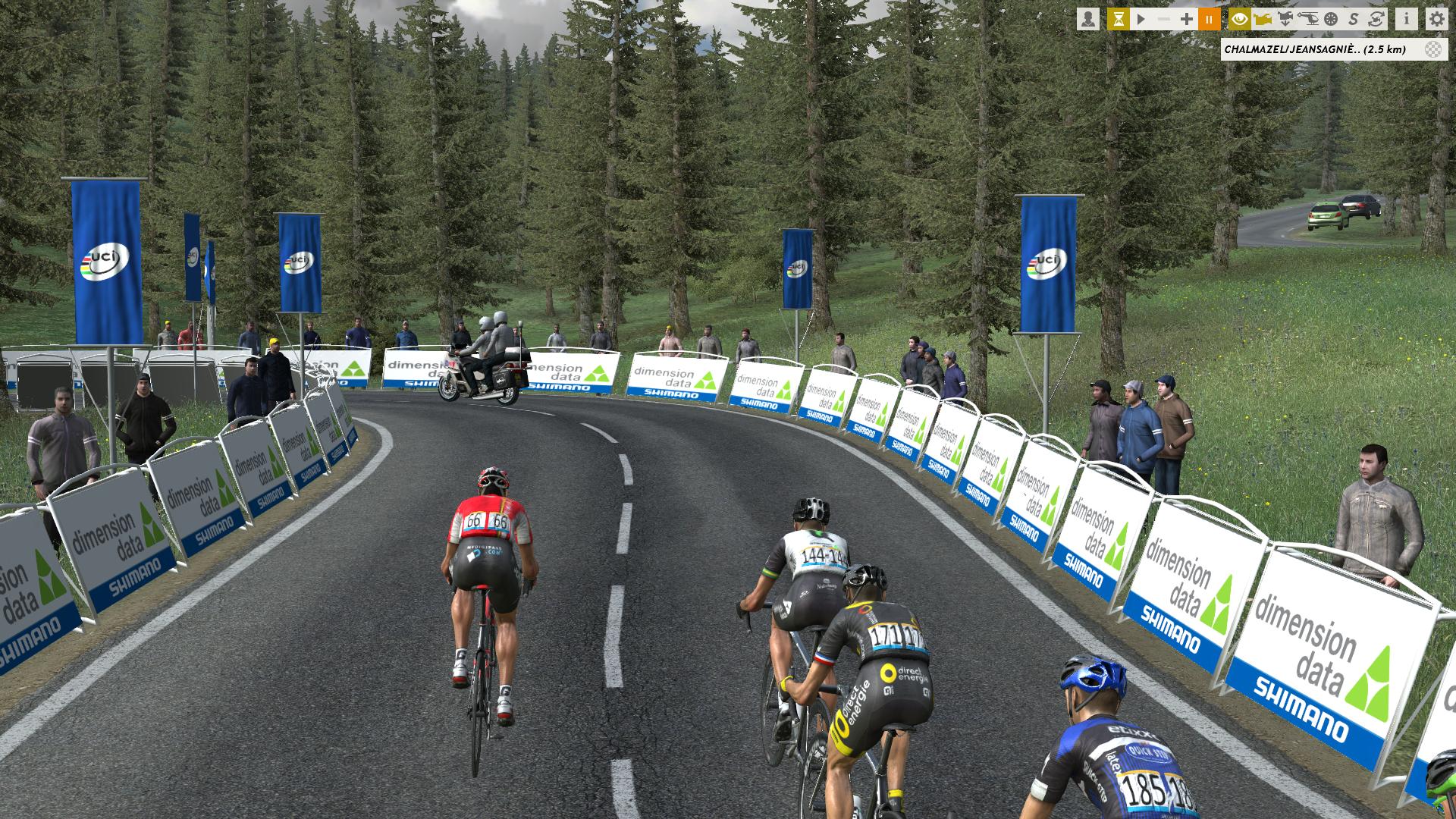Open the gear settings menu
The width and height of the screenshot is (1456, 819).
point(1436,19)
